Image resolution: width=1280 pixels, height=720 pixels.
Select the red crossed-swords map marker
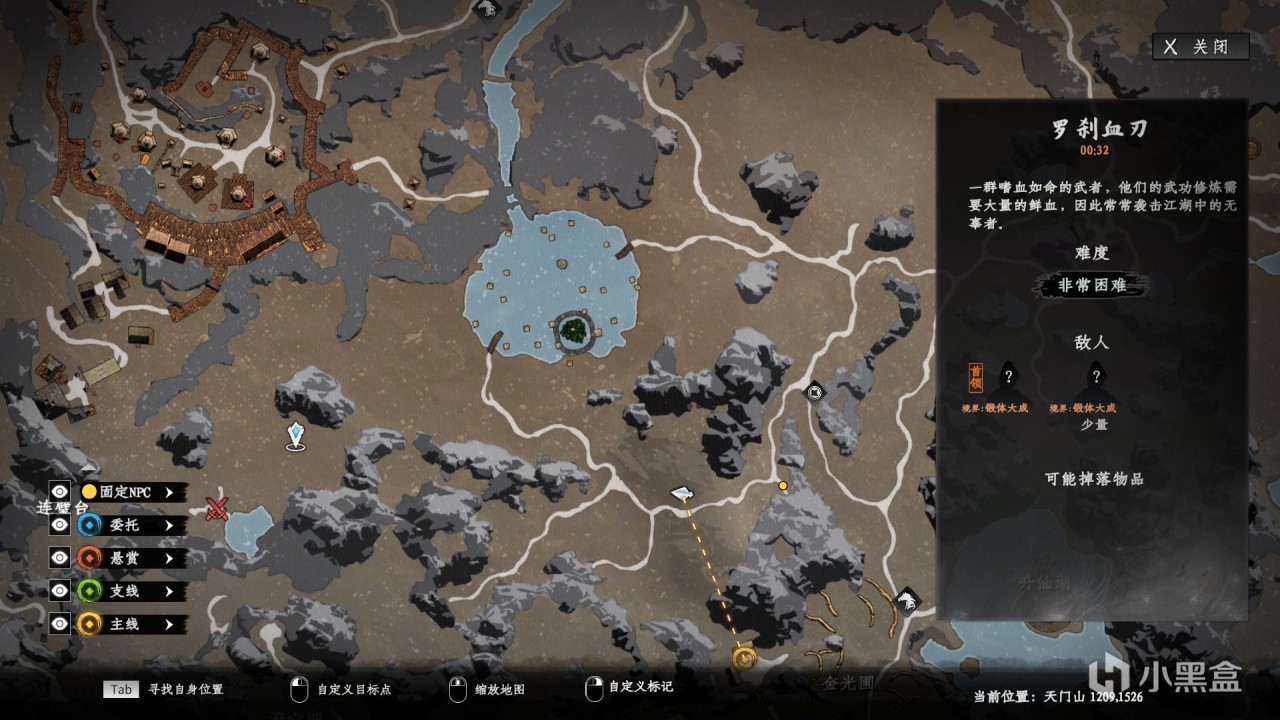click(217, 509)
